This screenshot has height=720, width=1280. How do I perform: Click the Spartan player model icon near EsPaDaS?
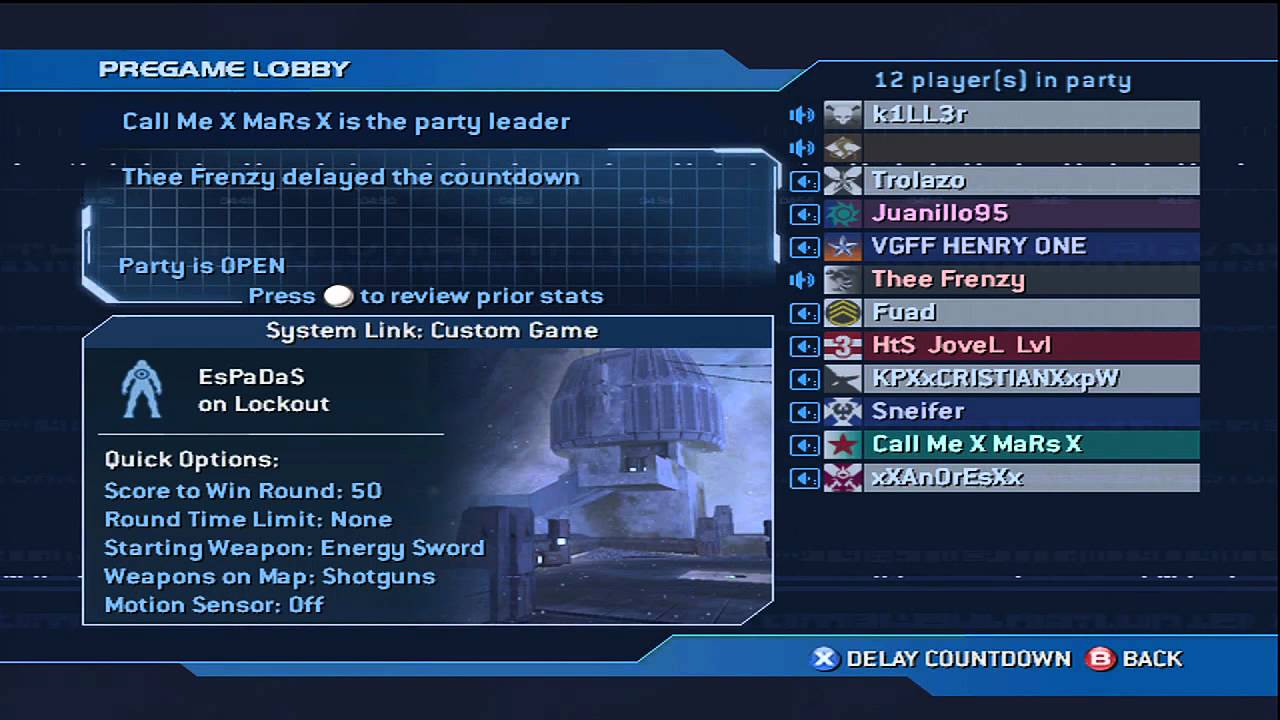tap(141, 387)
